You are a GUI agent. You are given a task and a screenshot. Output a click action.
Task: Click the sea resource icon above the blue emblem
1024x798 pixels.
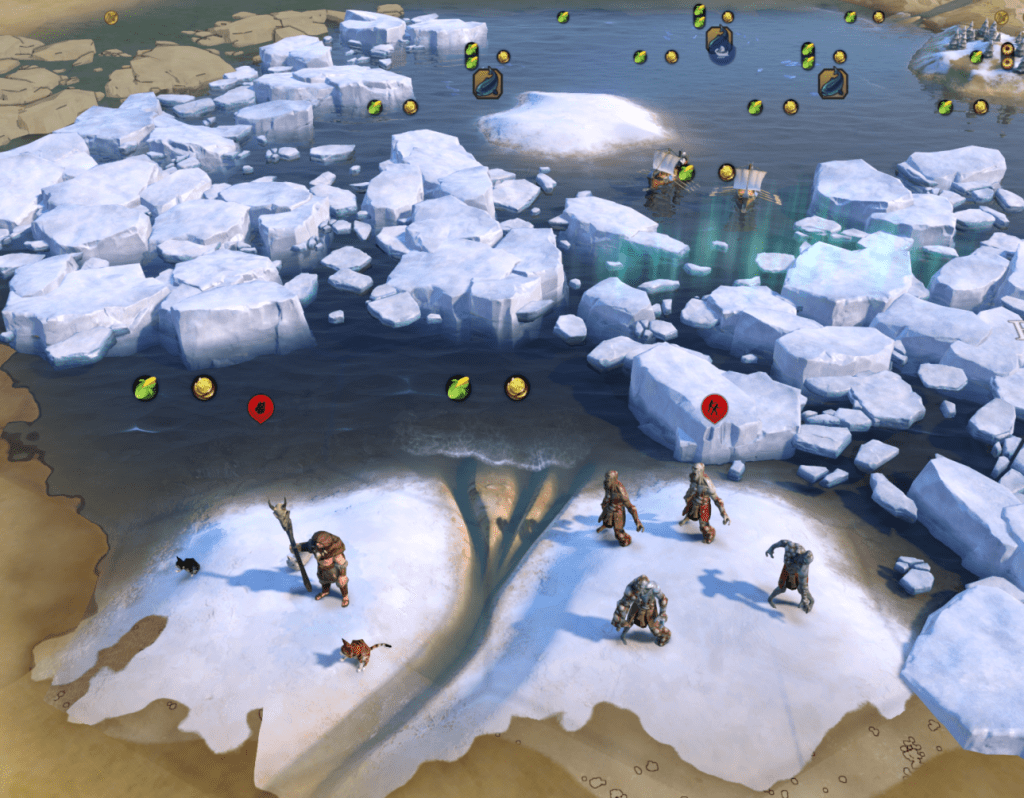718,38
